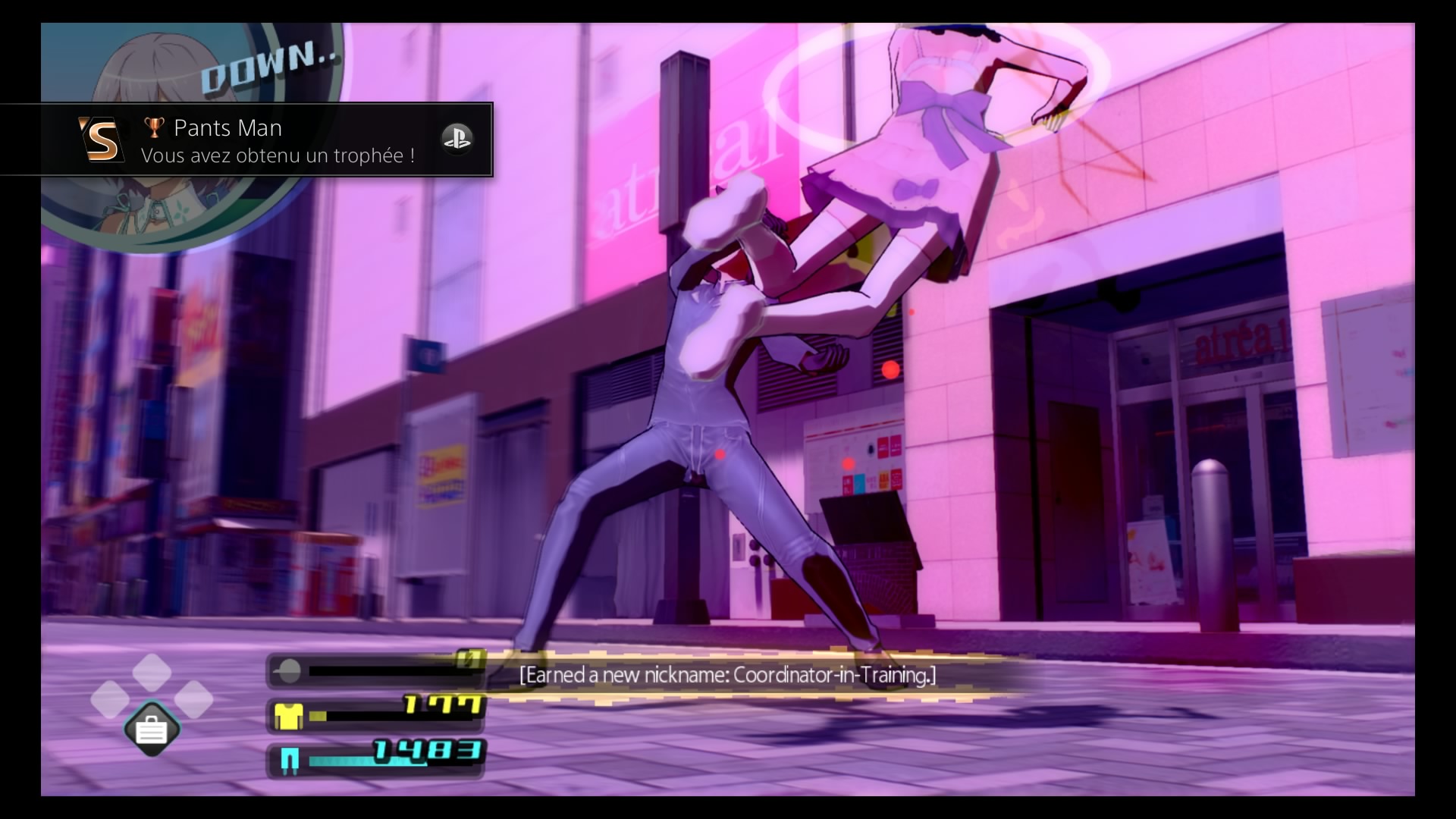Image resolution: width=1456 pixels, height=819 pixels.
Task: Select the briefcase item bag icon
Action: [152, 730]
